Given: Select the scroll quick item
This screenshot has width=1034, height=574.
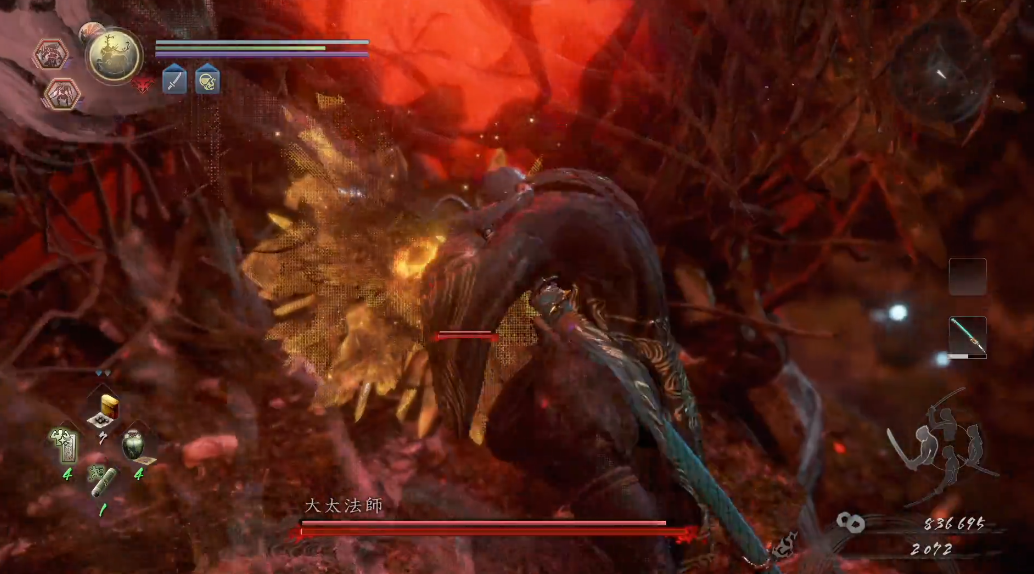Looking at the screenshot, I should click(103, 481).
